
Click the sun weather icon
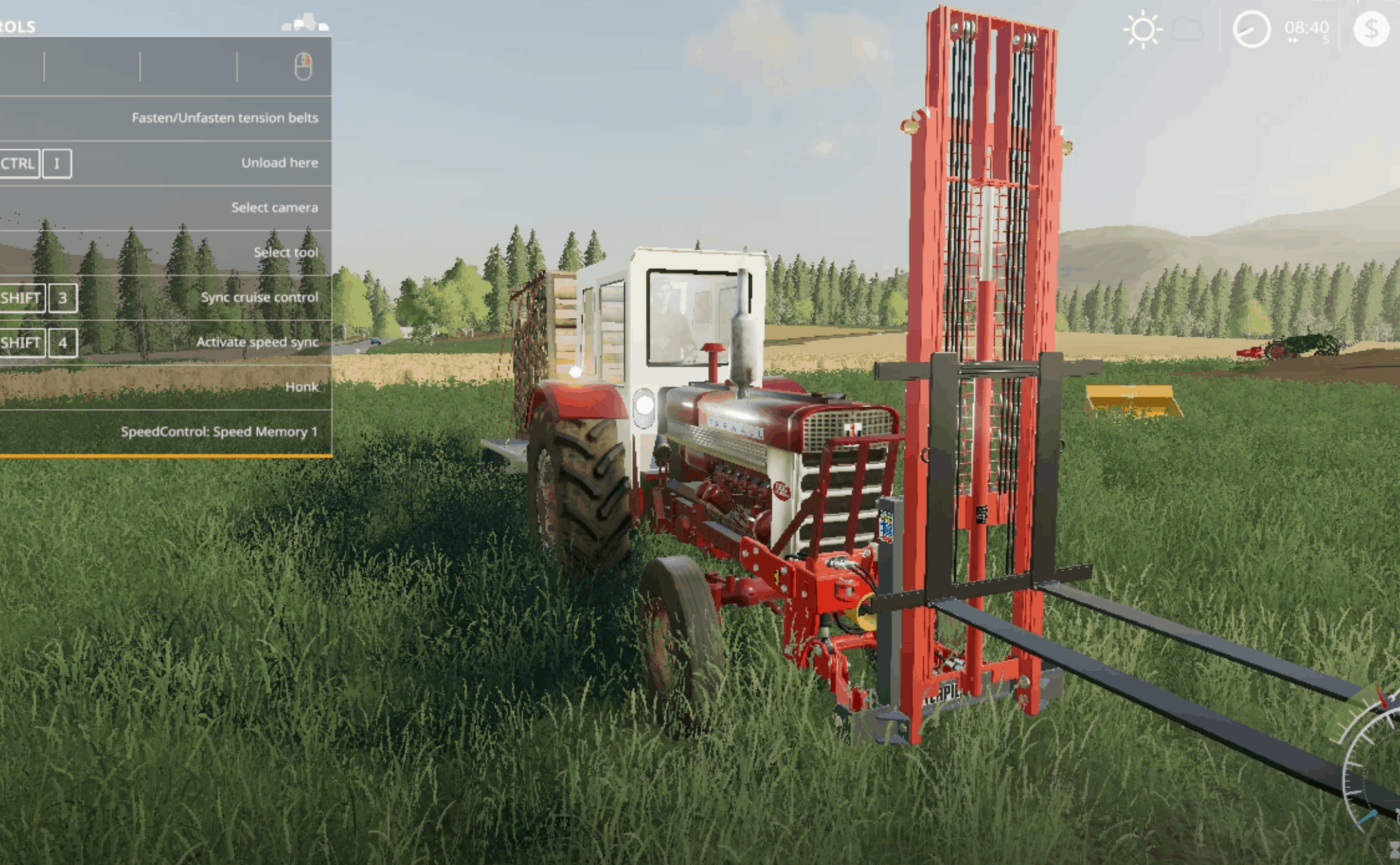tap(1143, 28)
